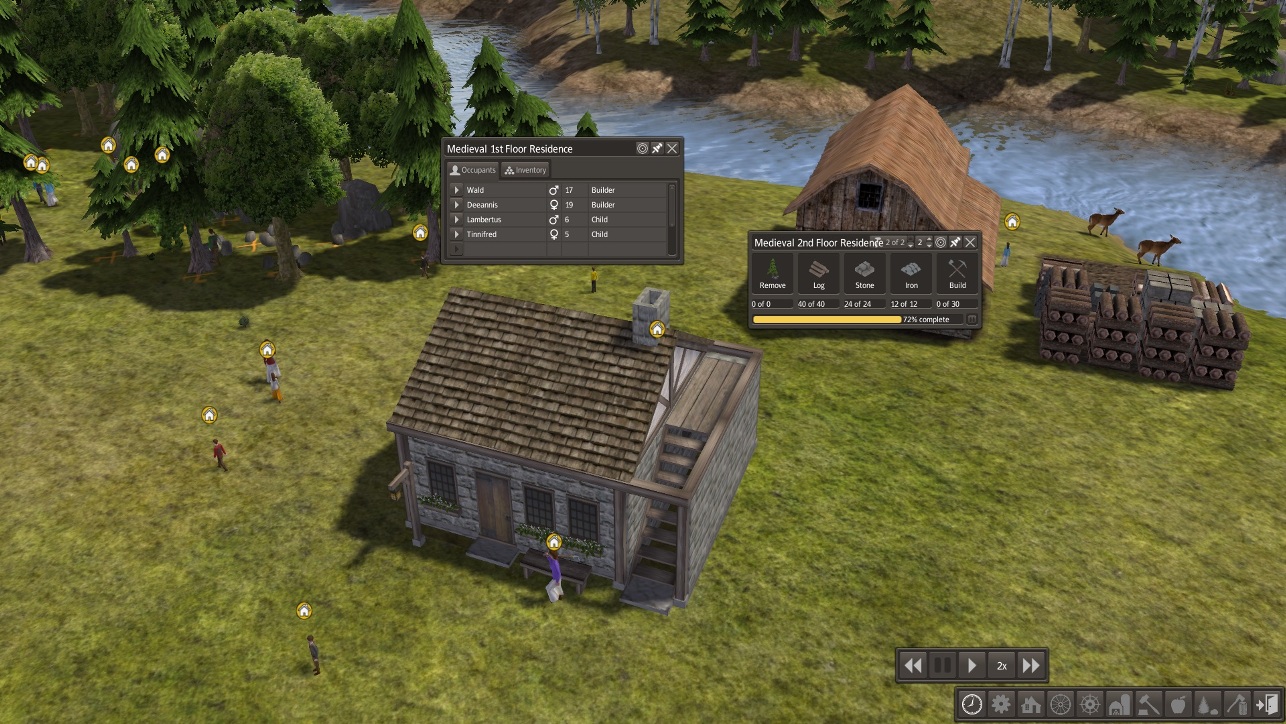Select the Occupants tab

(472, 170)
